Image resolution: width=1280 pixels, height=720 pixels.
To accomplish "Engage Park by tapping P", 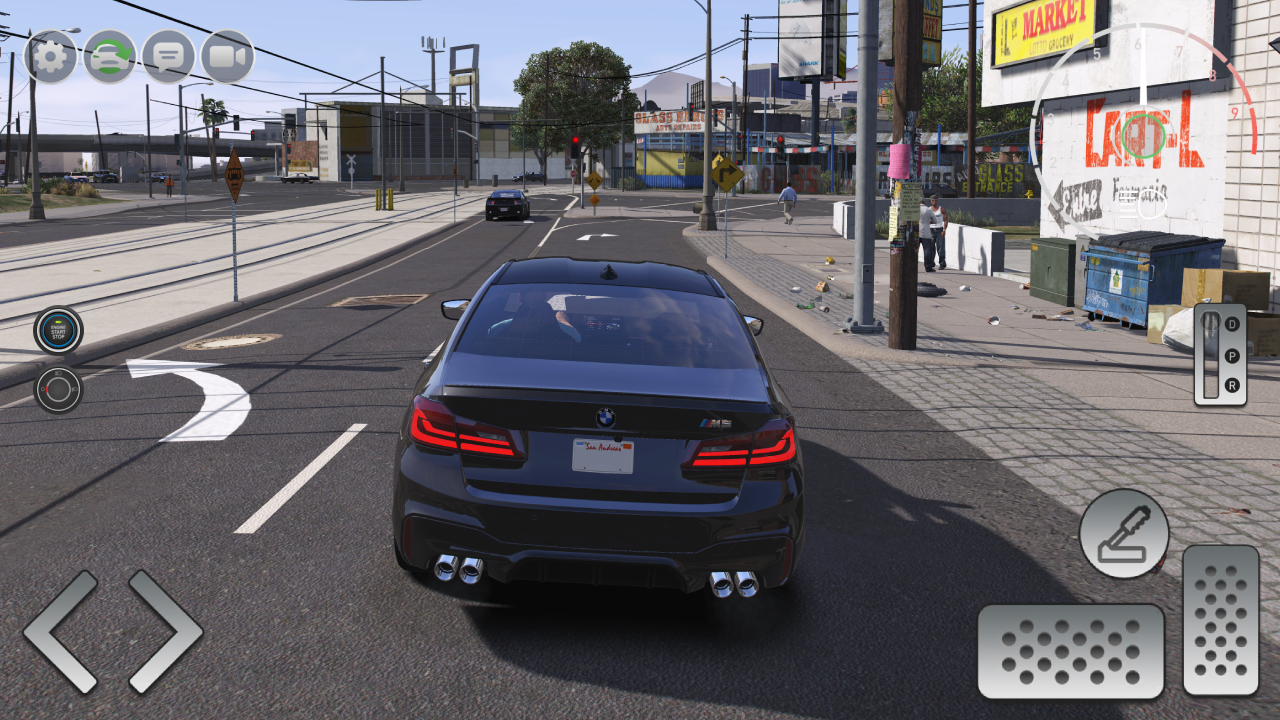I will (1232, 355).
